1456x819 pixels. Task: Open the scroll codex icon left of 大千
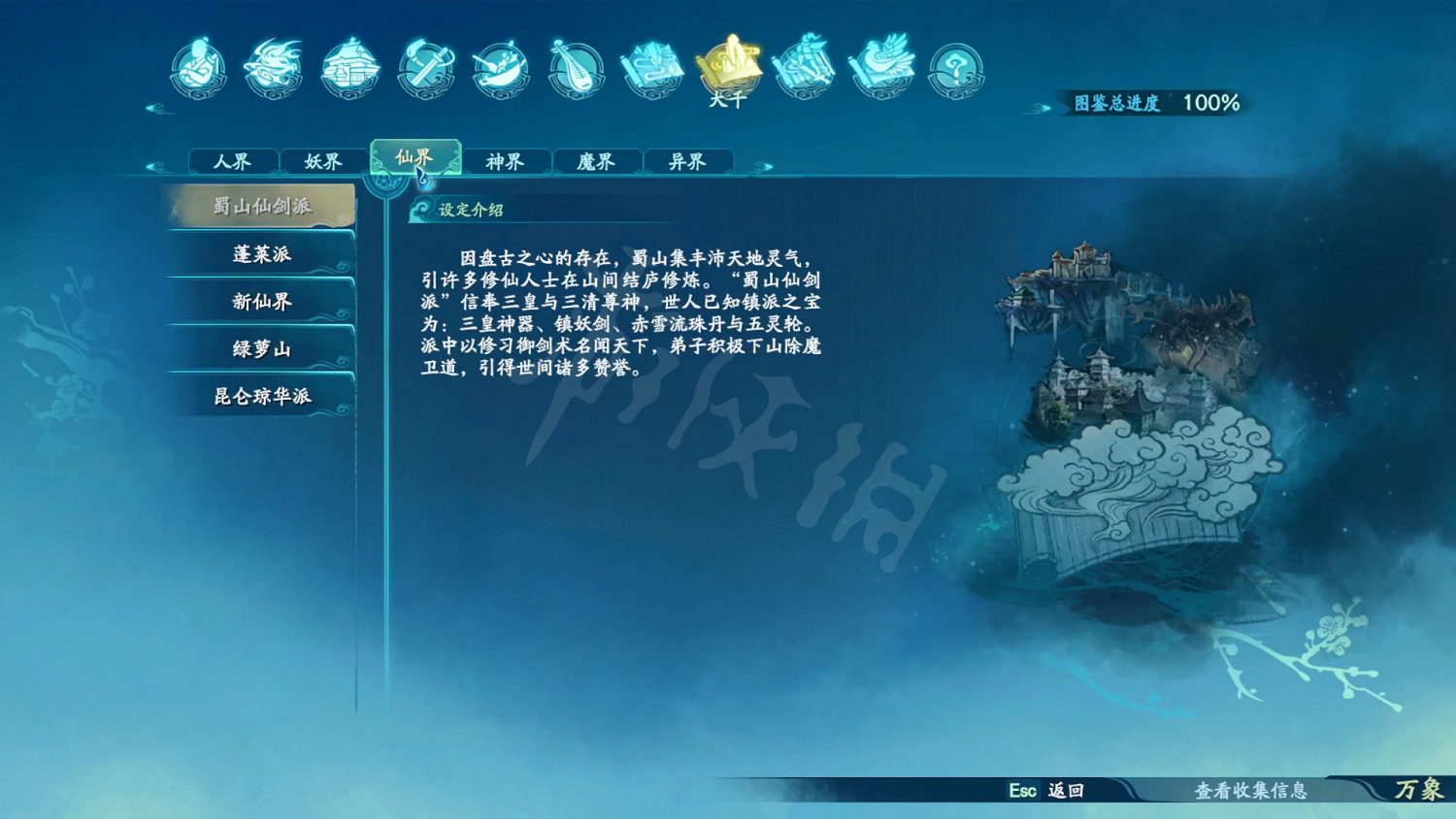(652, 68)
